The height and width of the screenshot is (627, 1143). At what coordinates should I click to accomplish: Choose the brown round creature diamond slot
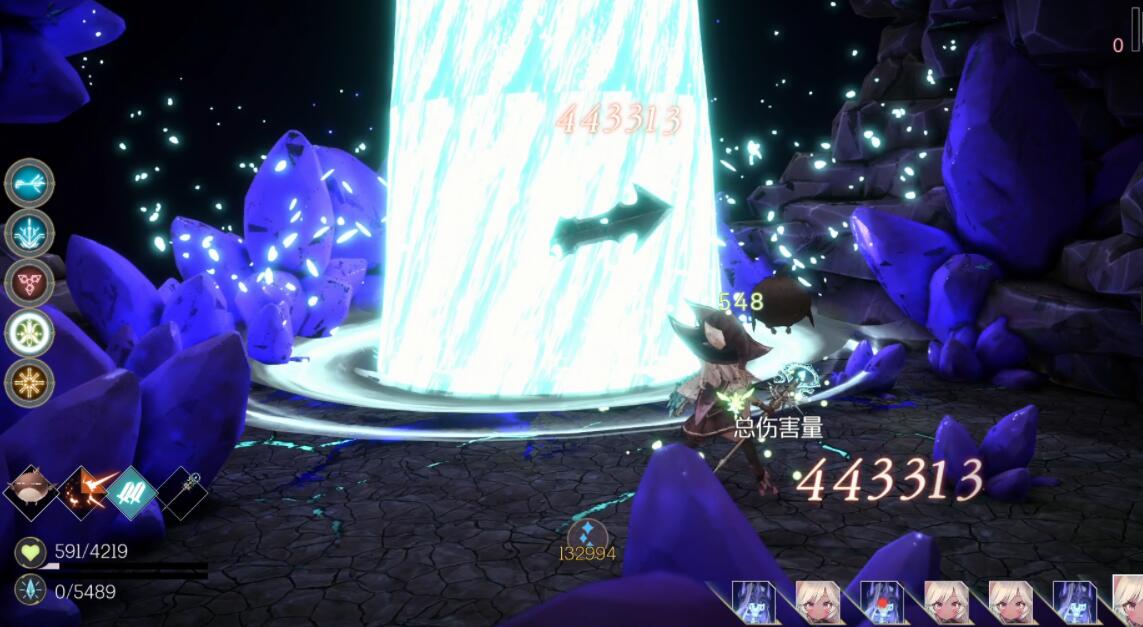point(31,493)
